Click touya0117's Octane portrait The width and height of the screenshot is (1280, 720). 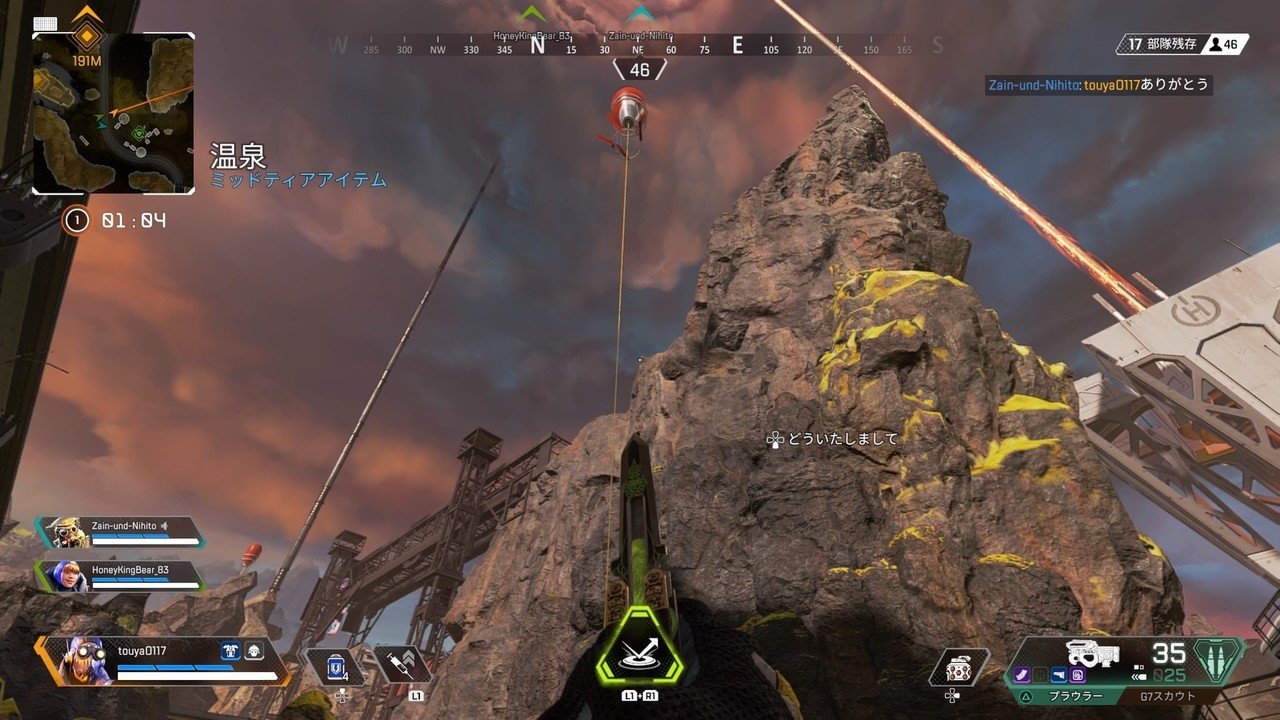85,662
